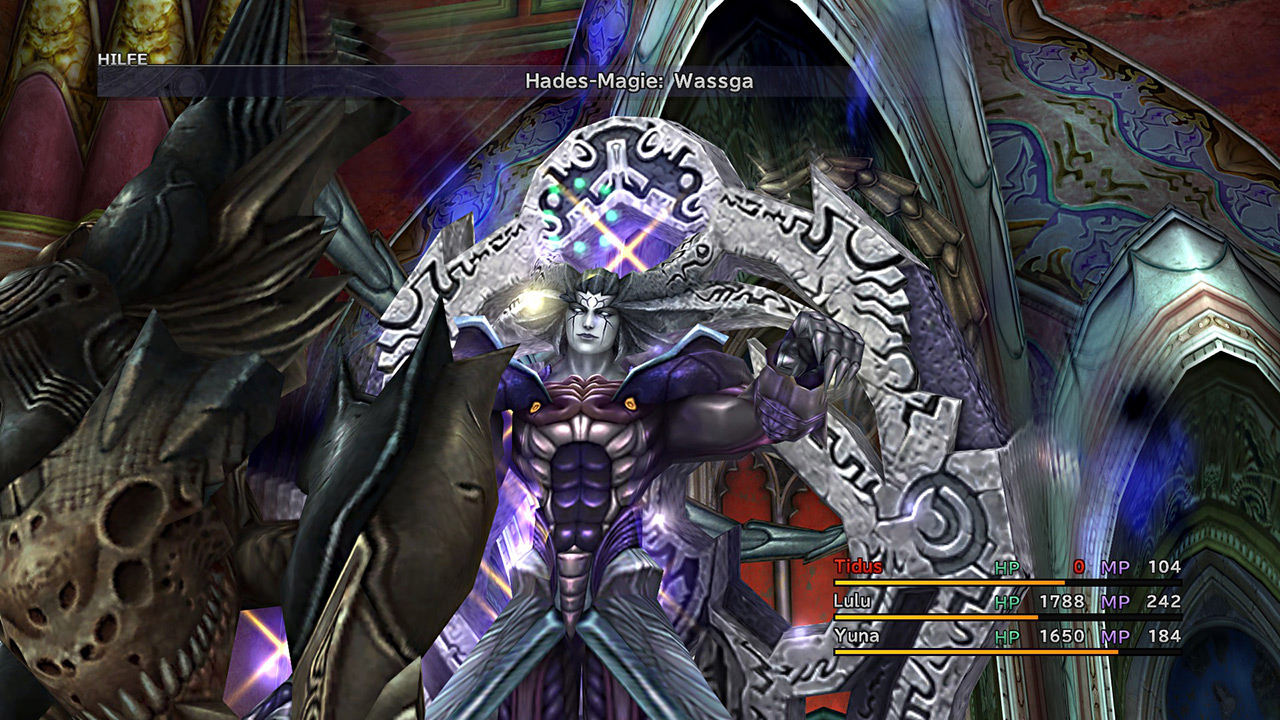Pick Yuna from the party list
Screen dimensions: 1280x720
[x=855, y=635]
